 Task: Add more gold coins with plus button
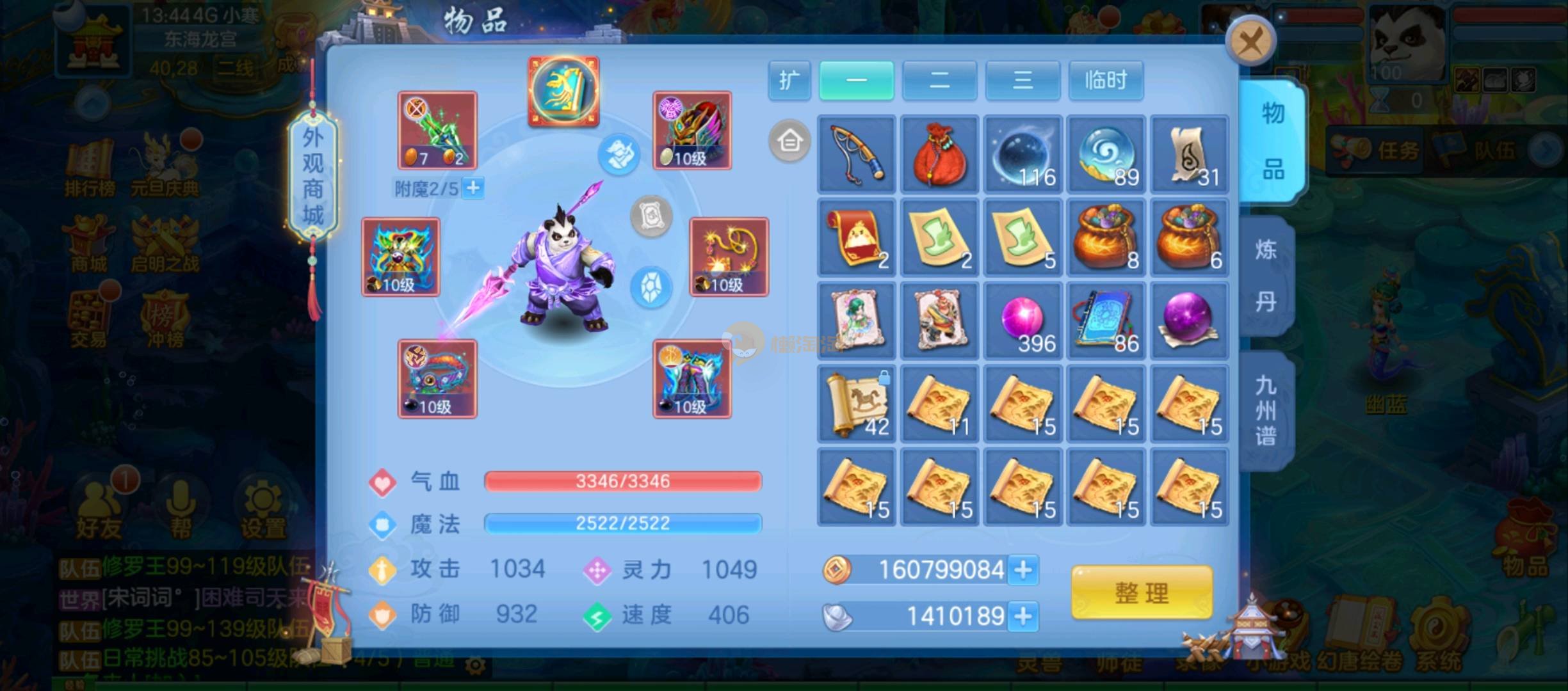1023,569
